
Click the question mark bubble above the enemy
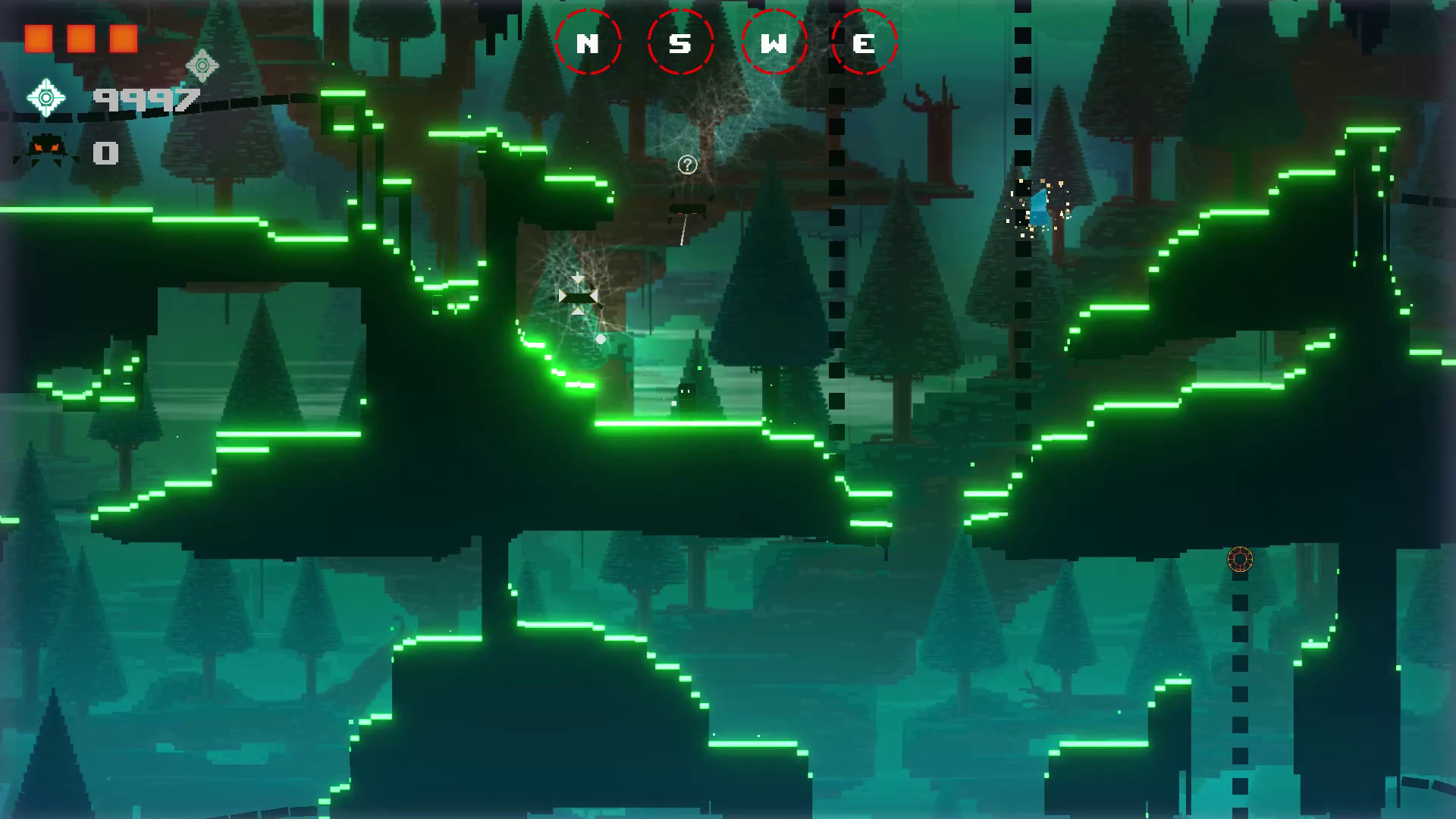(x=687, y=163)
